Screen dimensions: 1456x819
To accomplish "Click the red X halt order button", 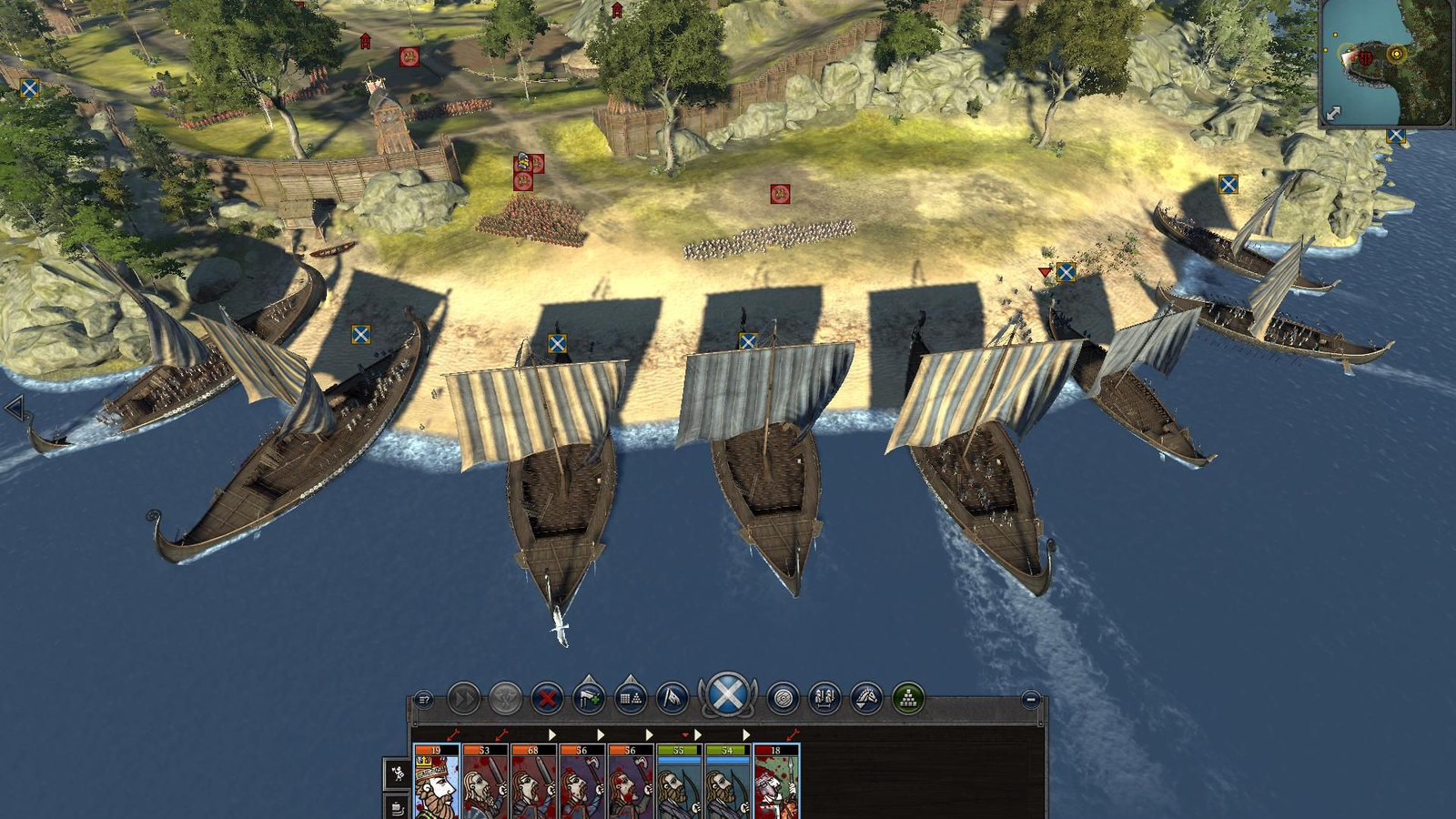I will [547, 699].
